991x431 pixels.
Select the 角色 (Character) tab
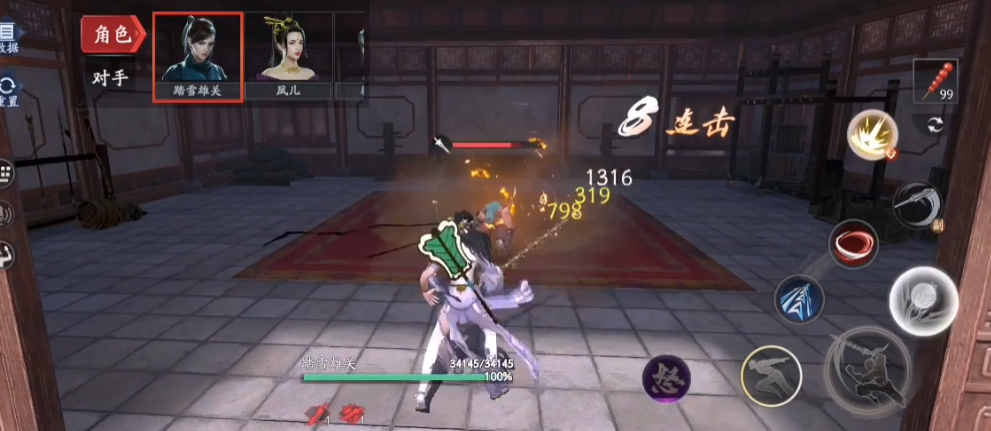pyautogui.click(x=113, y=35)
